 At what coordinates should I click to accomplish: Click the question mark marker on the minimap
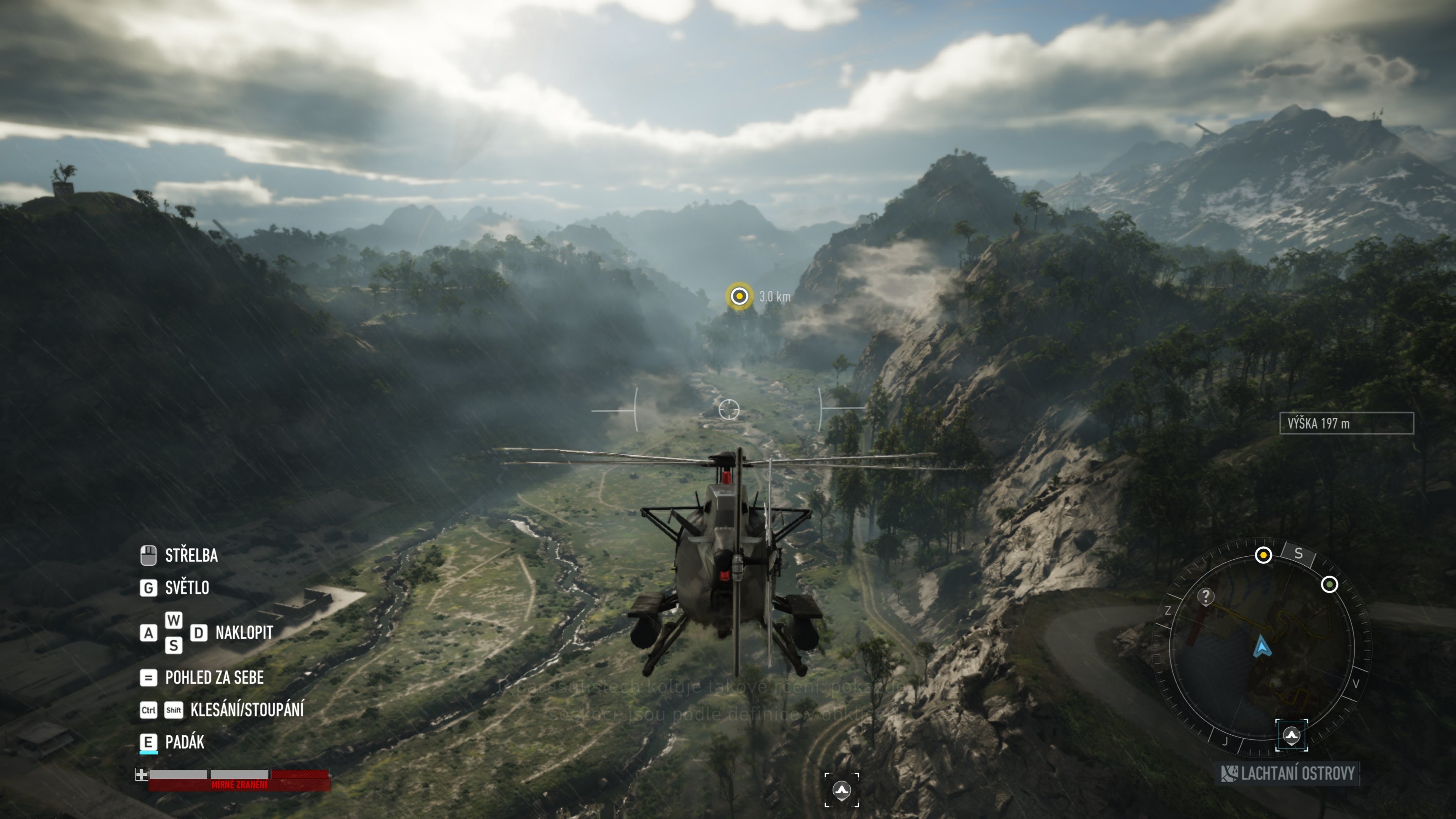click(x=1206, y=596)
